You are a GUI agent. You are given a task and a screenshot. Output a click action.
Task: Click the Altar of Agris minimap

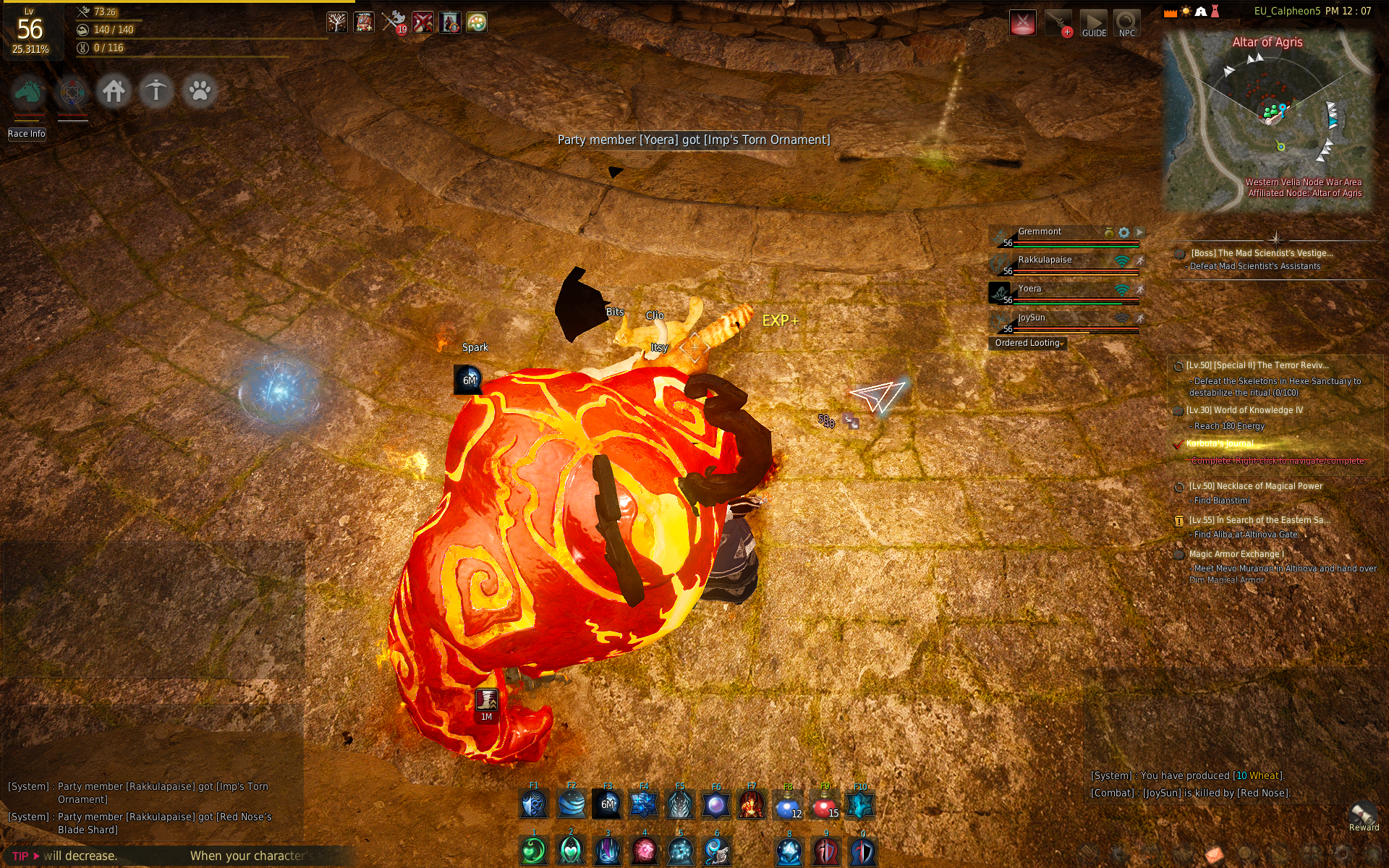tap(1267, 119)
